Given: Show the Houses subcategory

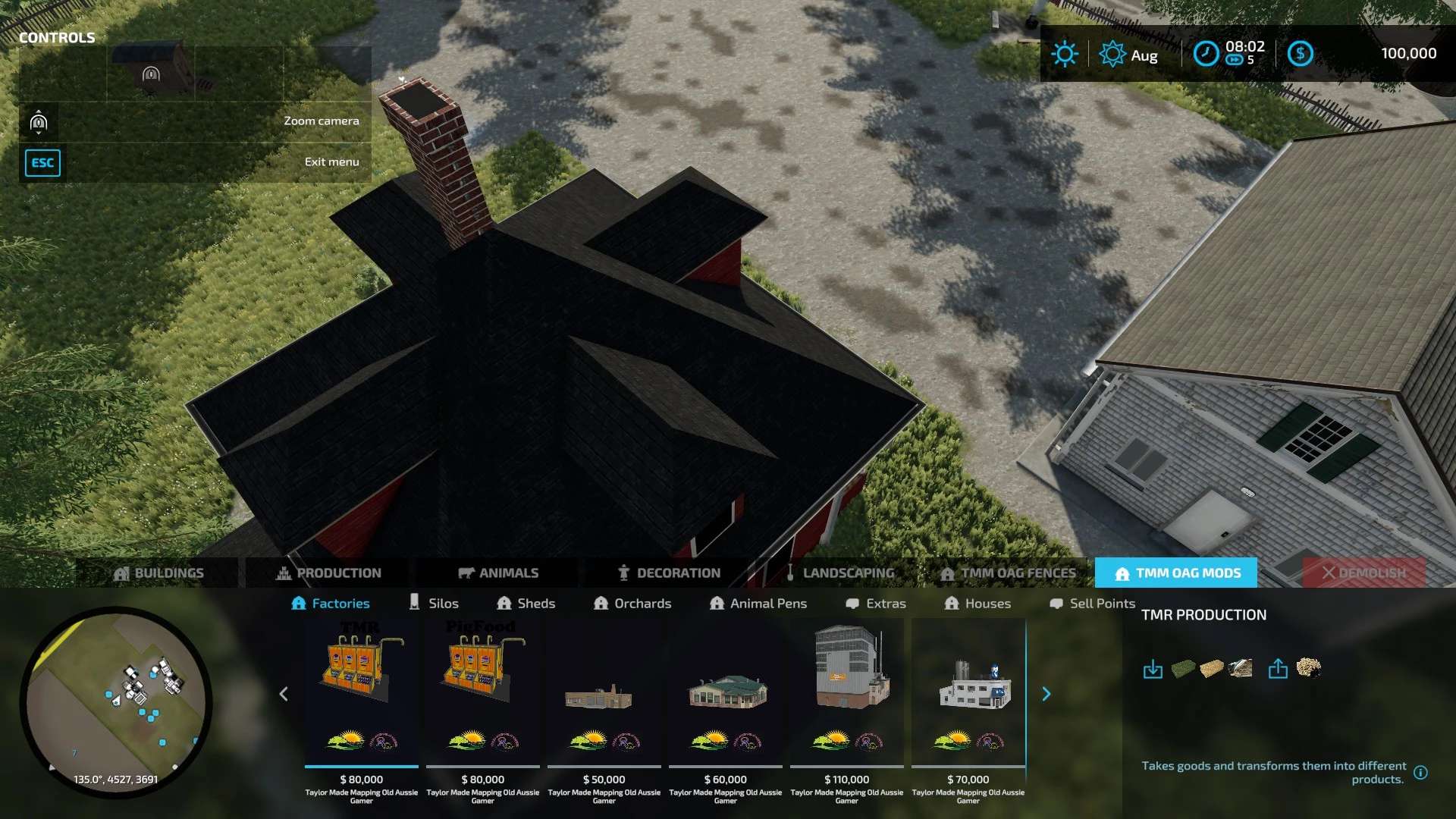Looking at the screenshot, I should coord(977,603).
